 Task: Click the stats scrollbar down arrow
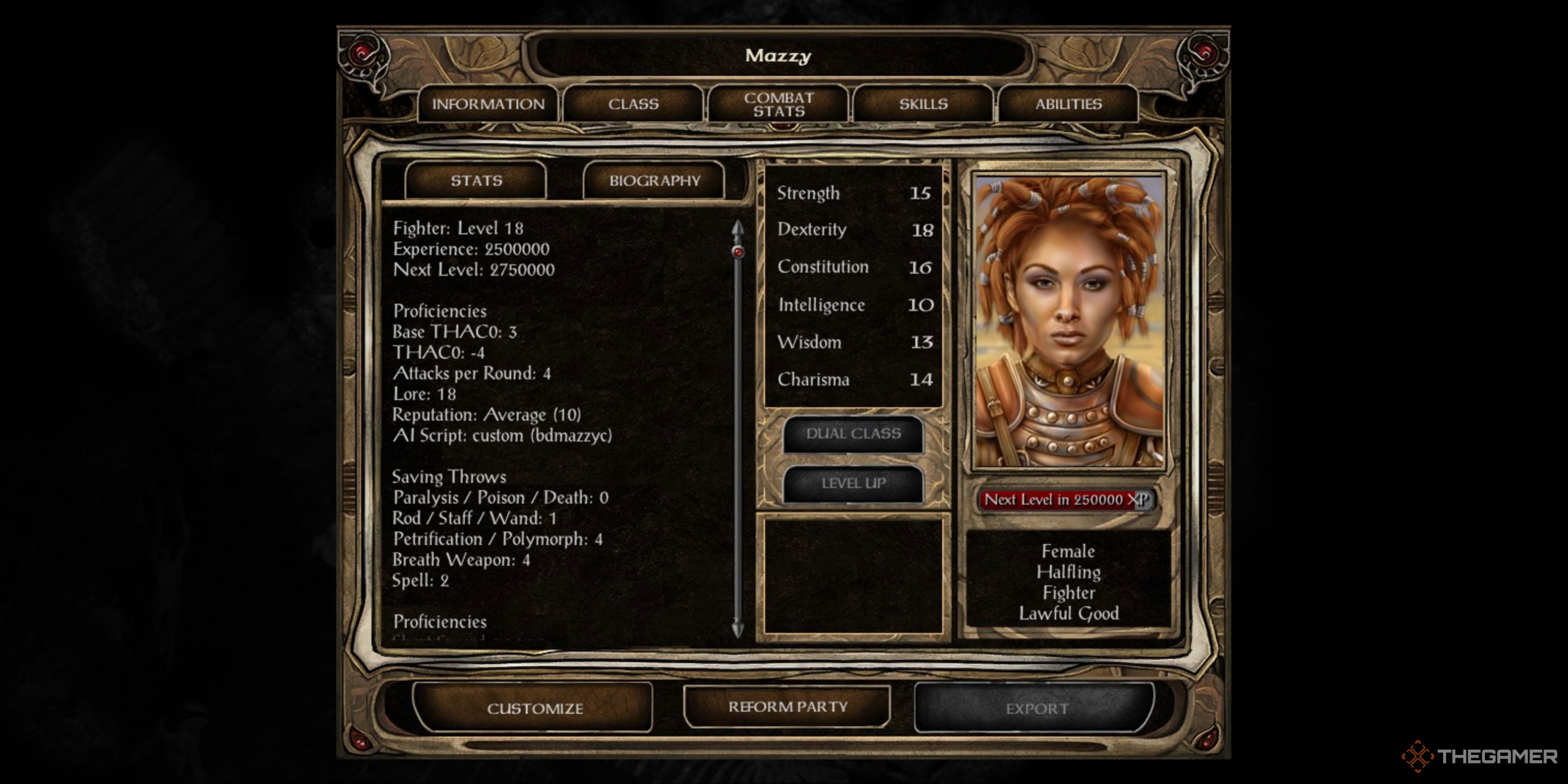point(737,629)
